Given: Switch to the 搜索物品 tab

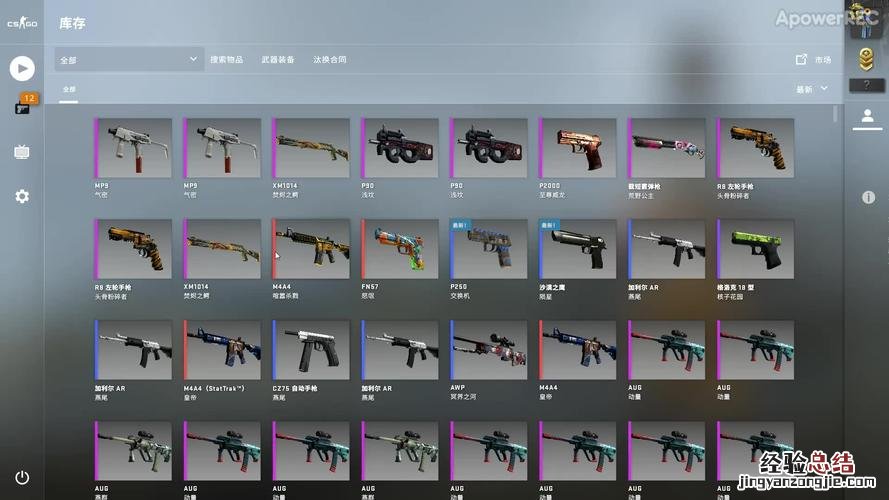Looking at the screenshot, I should pos(226,60).
